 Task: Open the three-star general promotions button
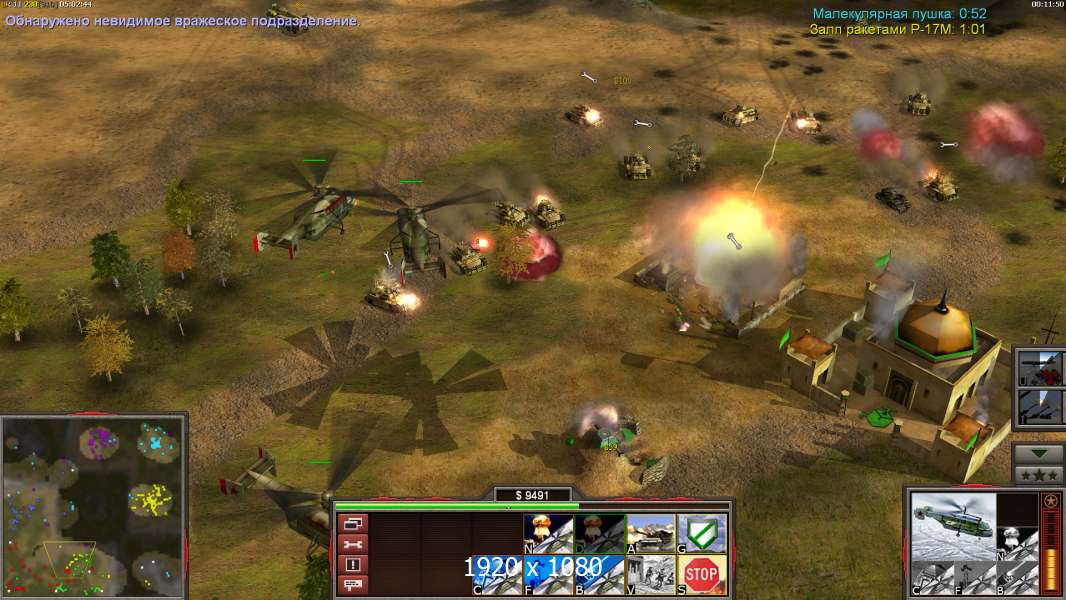[1039, 475]
